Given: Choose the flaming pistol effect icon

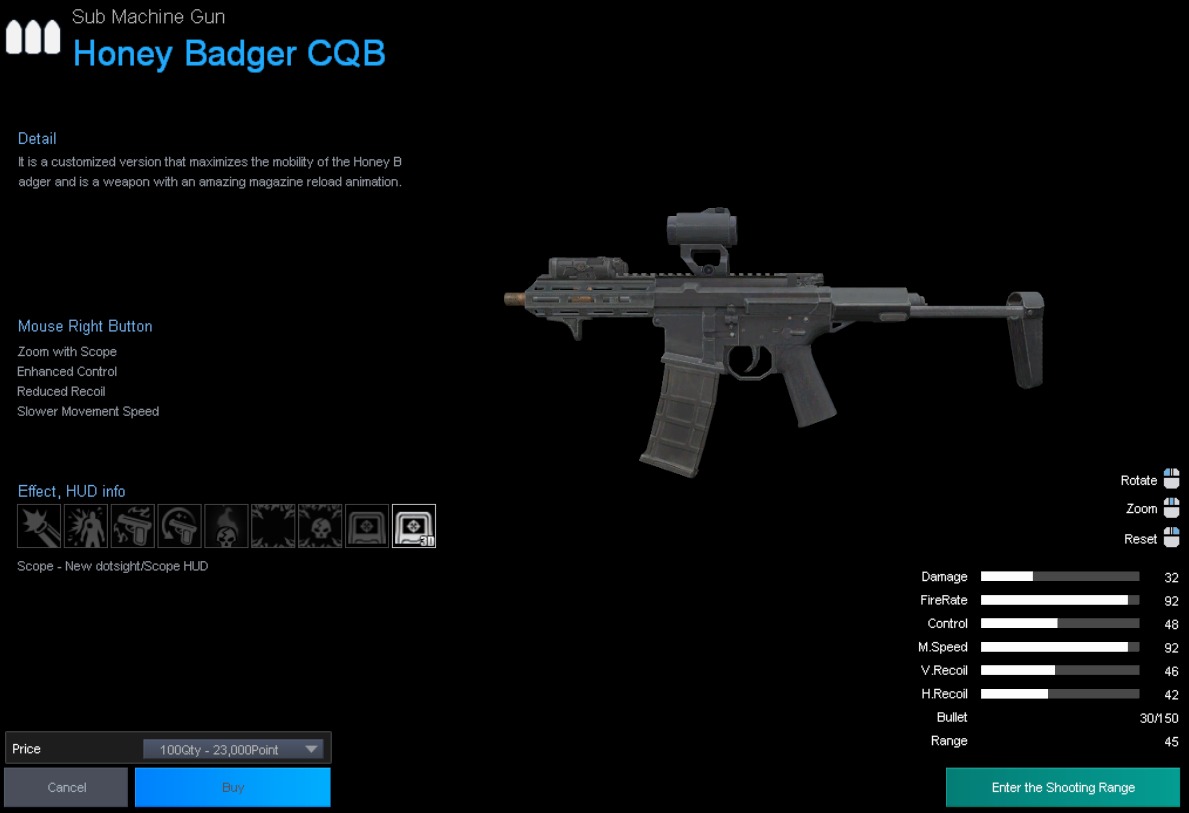Looking at the screenshot, I should tap(133, 526).
